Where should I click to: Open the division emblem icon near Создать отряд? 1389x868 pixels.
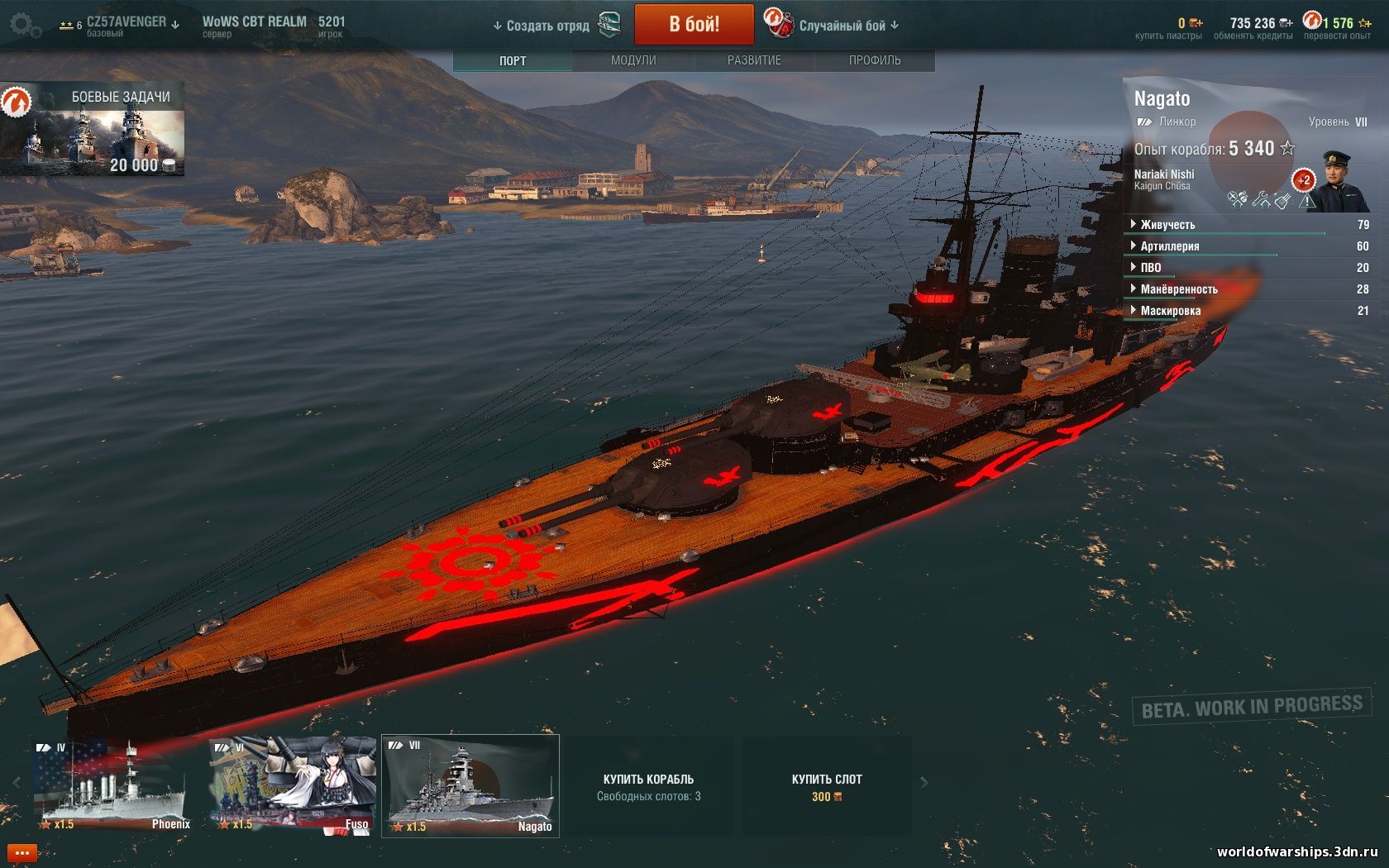point(609,25)
